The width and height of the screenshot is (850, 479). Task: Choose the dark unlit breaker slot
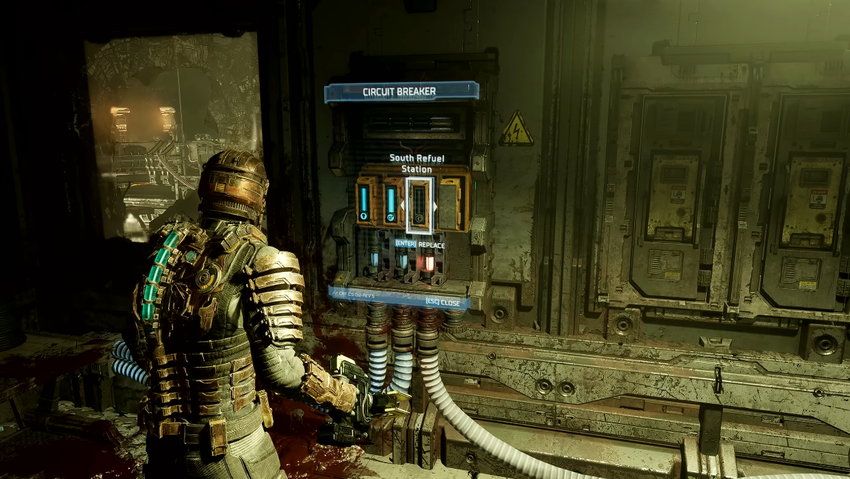tap(449, 204)
